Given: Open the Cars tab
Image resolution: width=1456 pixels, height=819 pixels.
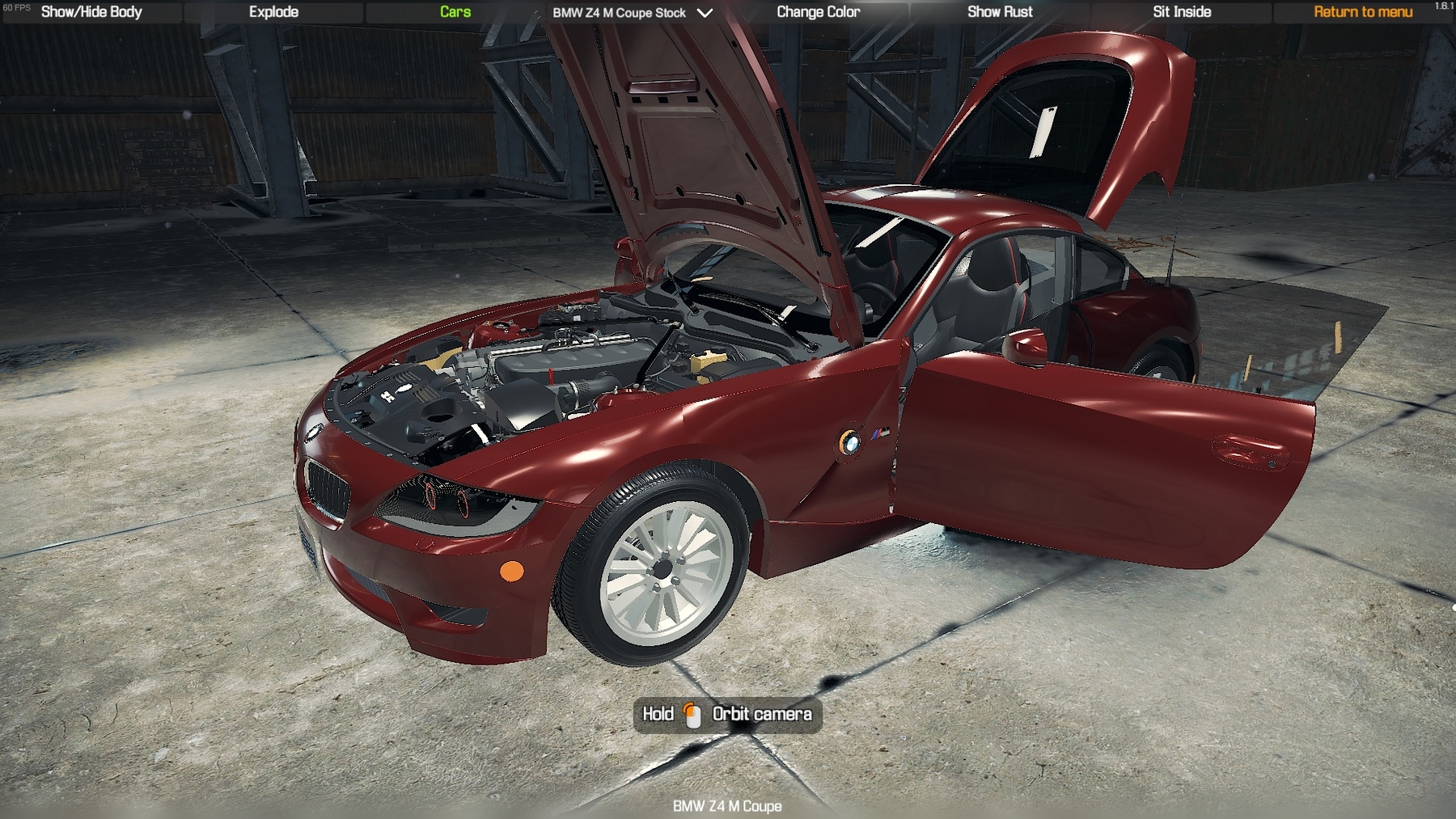Looking at the screenshot, I should click(455, 12).
